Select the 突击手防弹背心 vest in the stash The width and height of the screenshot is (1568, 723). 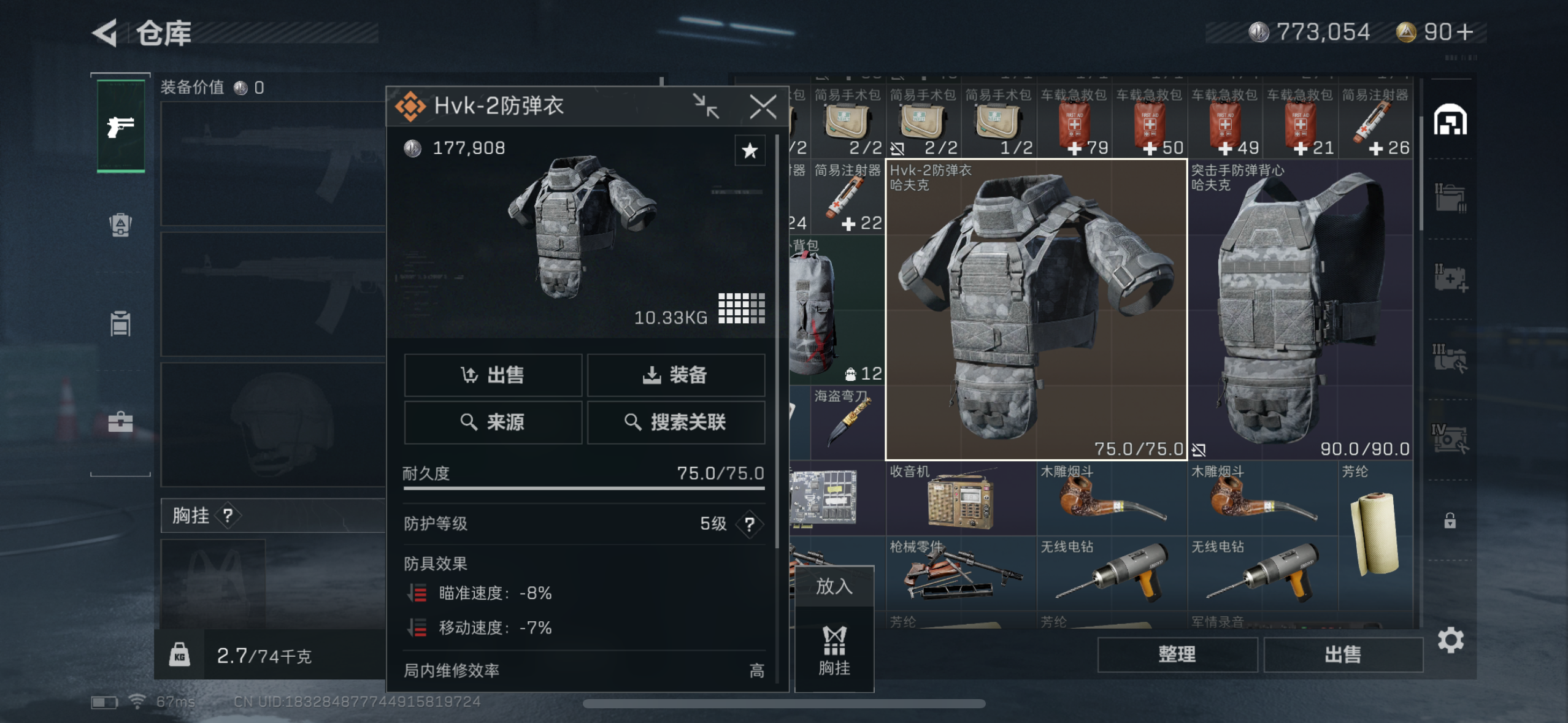(x=1301, y=310)
